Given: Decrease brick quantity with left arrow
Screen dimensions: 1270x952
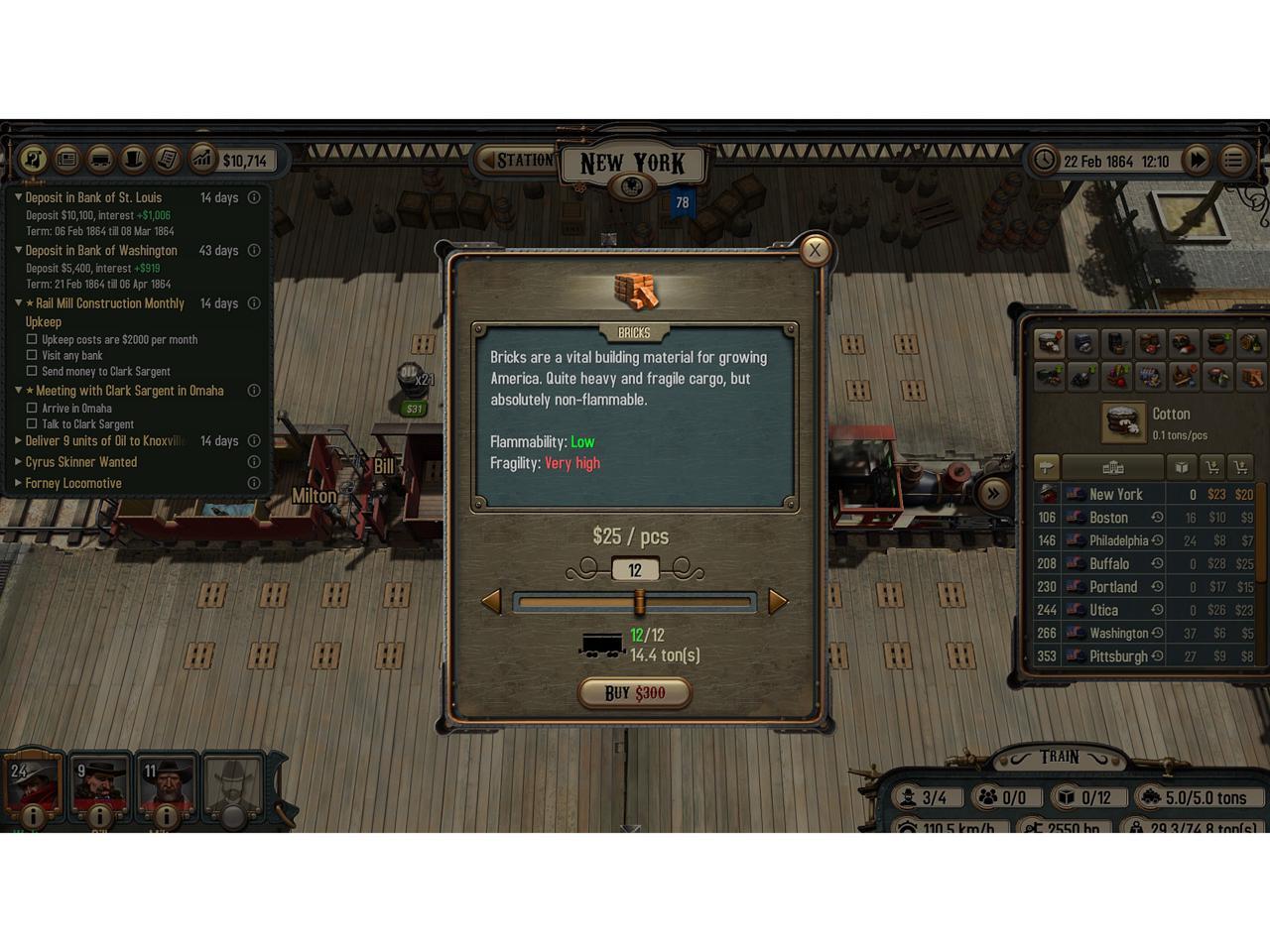Looking at the screenshot, I should pyautogui.click(x=491, y=601).
